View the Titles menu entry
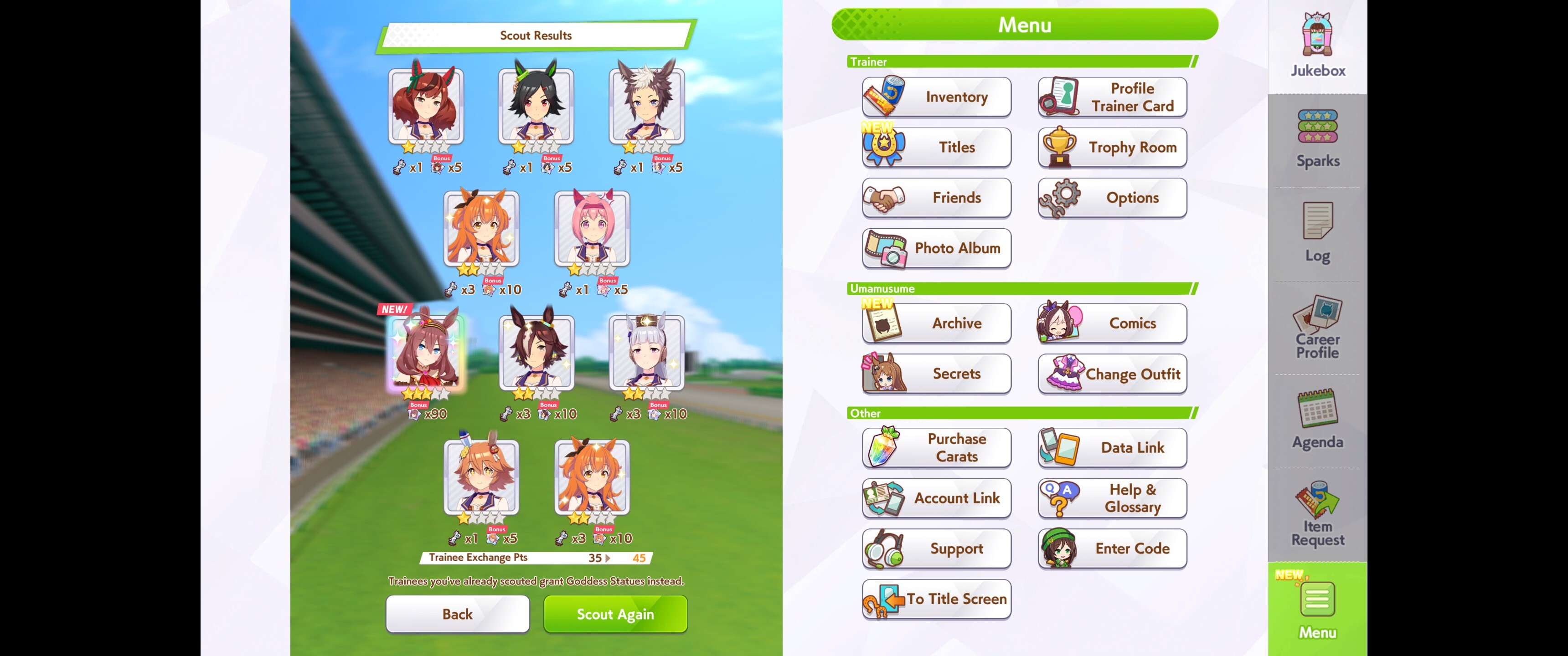Viewport: 1568px width, 656px height. 936,147
